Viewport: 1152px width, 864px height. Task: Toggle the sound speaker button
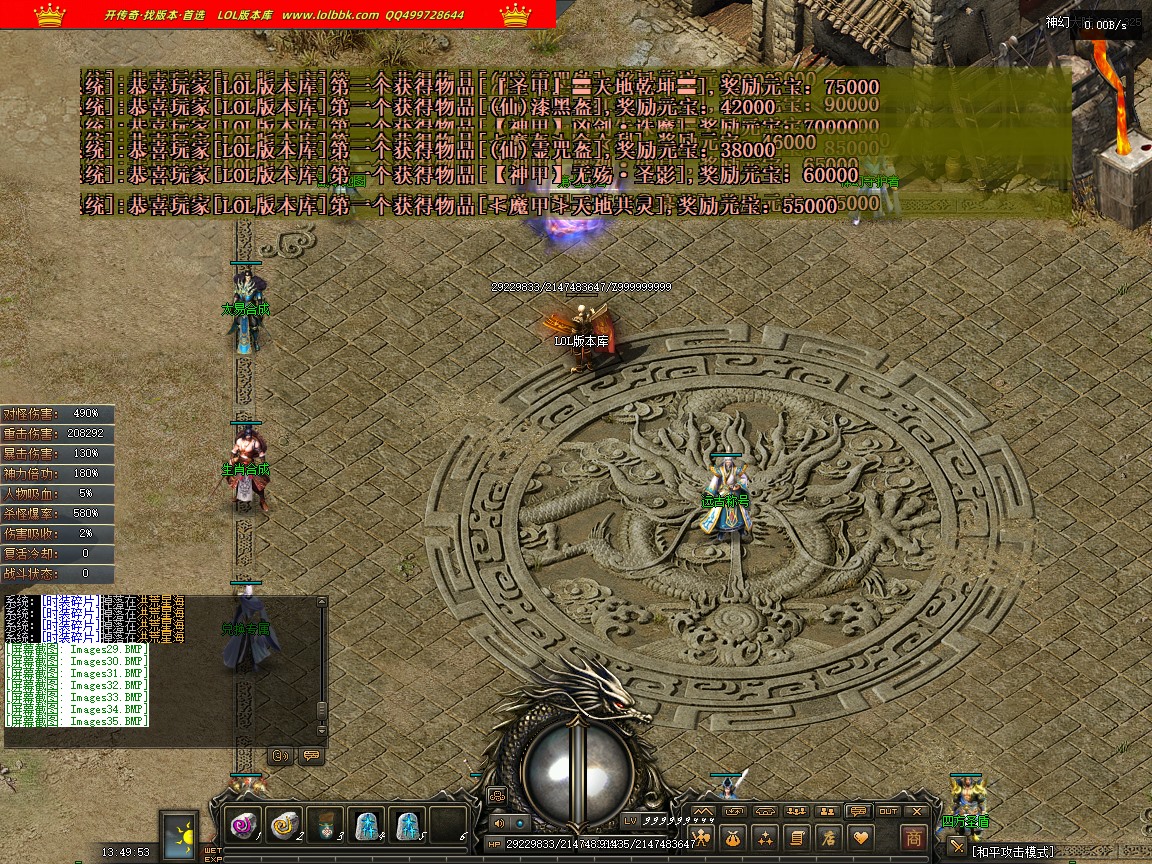point(499,822)
